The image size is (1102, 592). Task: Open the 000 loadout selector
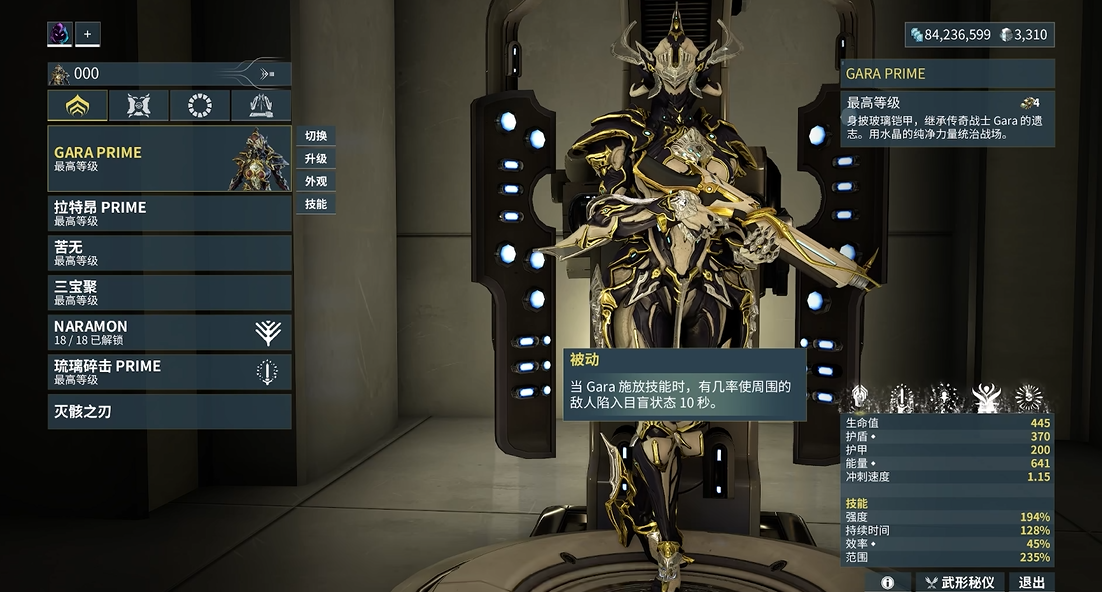point(169,73)
